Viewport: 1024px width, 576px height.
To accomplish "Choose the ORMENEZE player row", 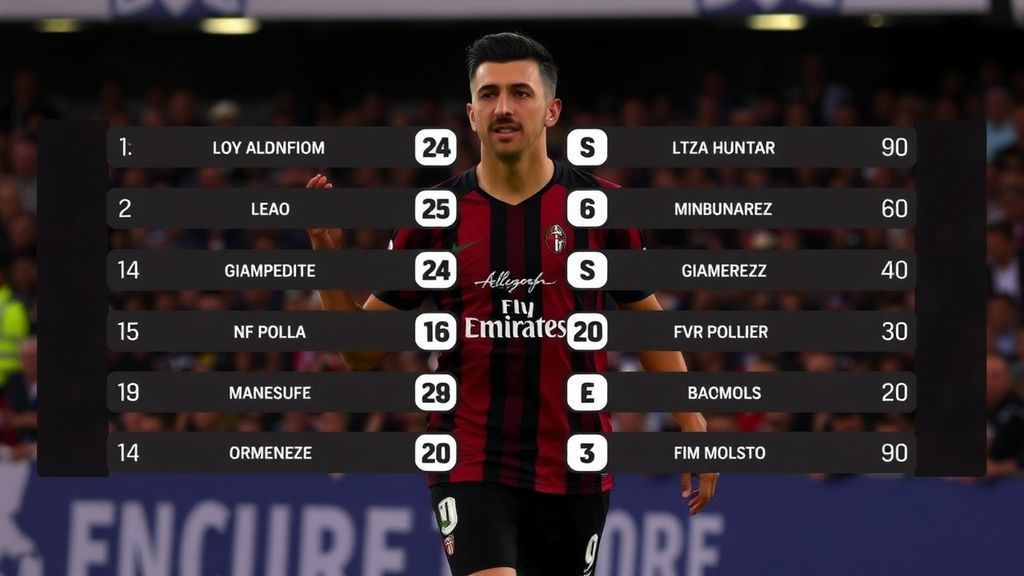I will 270,453.
